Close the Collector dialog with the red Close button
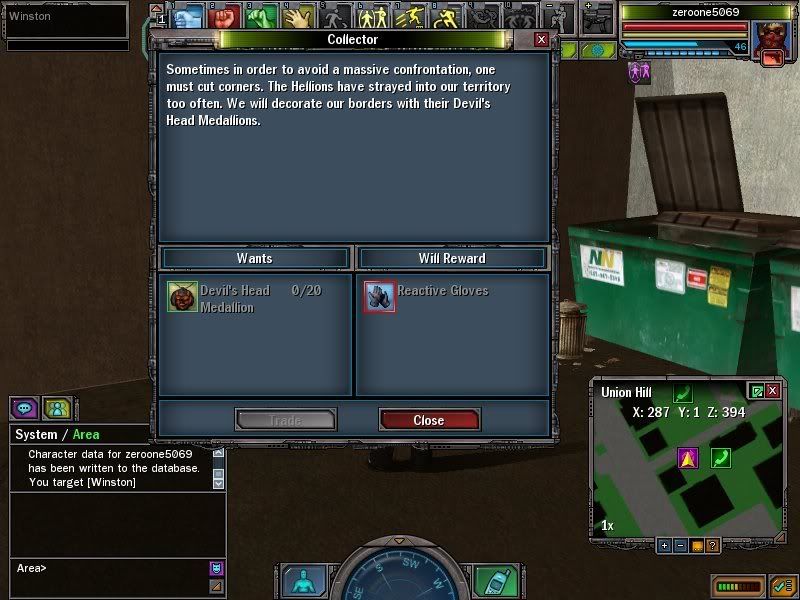800x600 pixels. click(x=429, y=420)
